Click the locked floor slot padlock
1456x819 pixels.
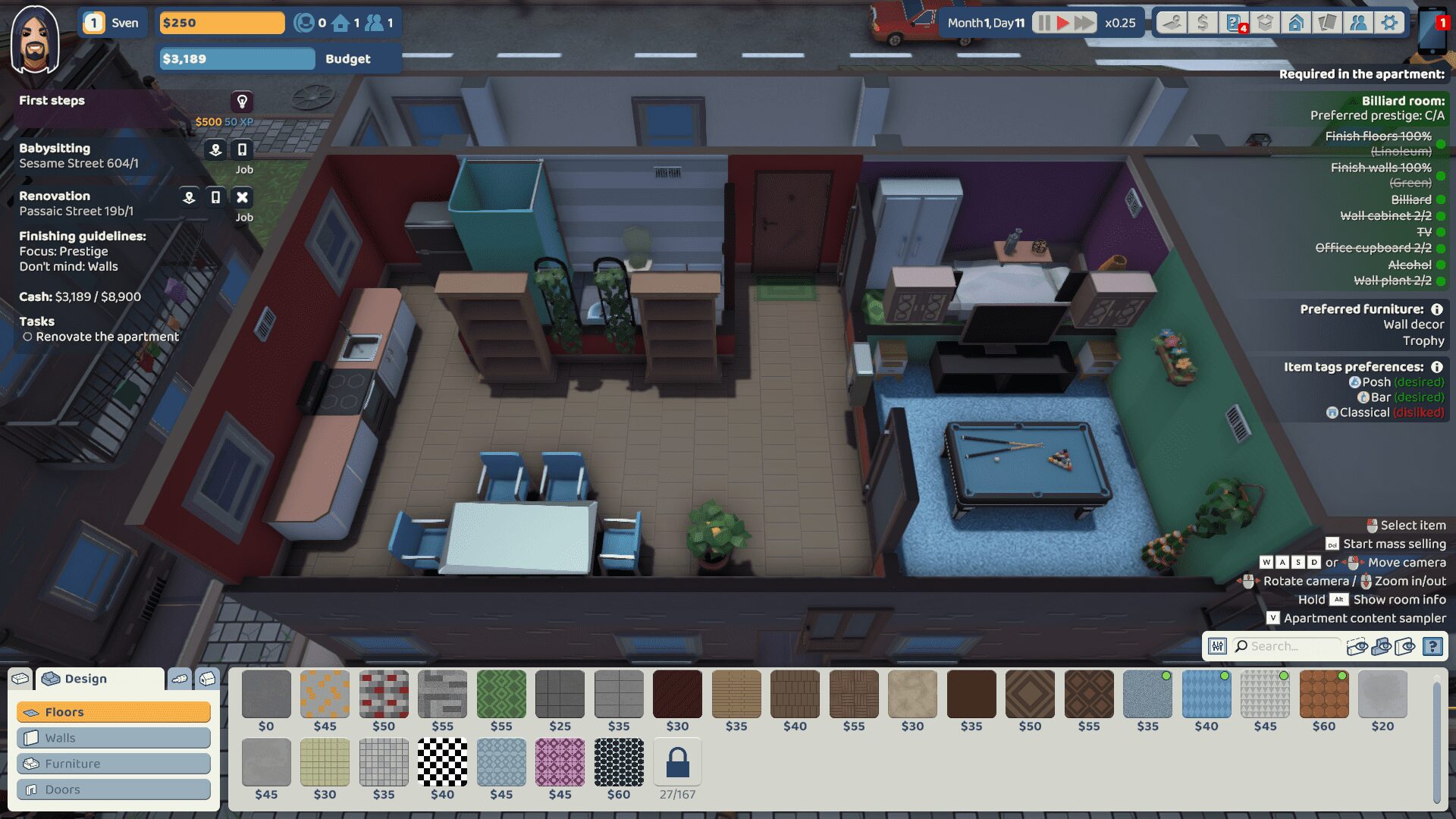(x=677, y=762)
